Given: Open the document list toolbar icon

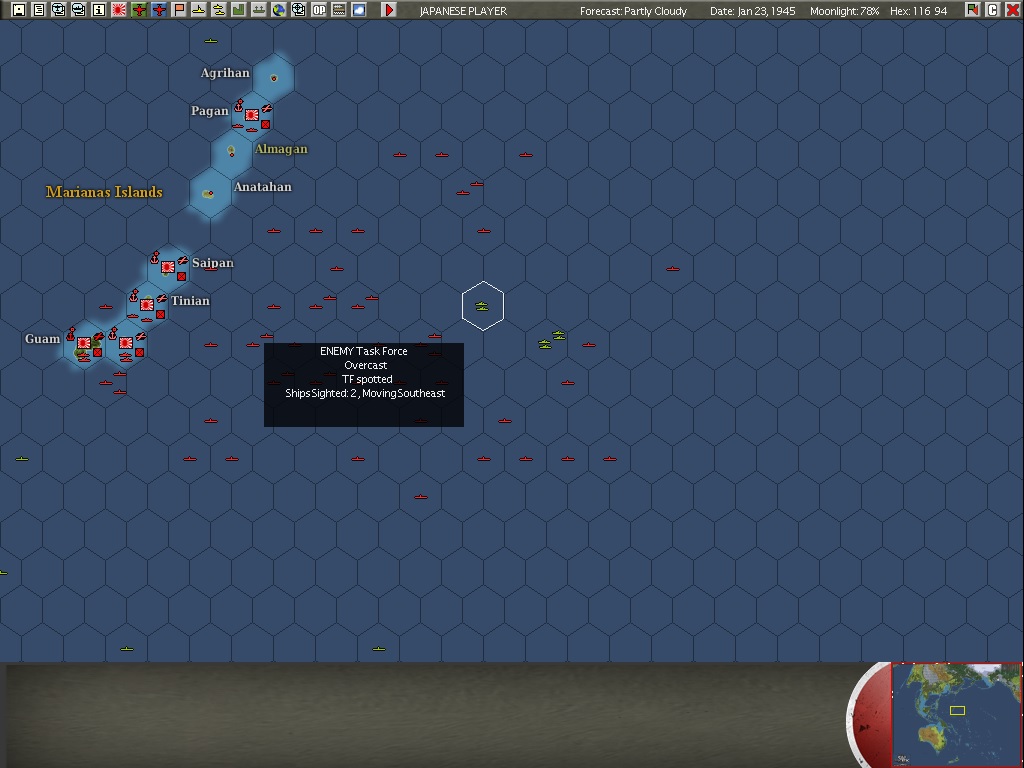Looking at the screenshot, I should 39,10.
